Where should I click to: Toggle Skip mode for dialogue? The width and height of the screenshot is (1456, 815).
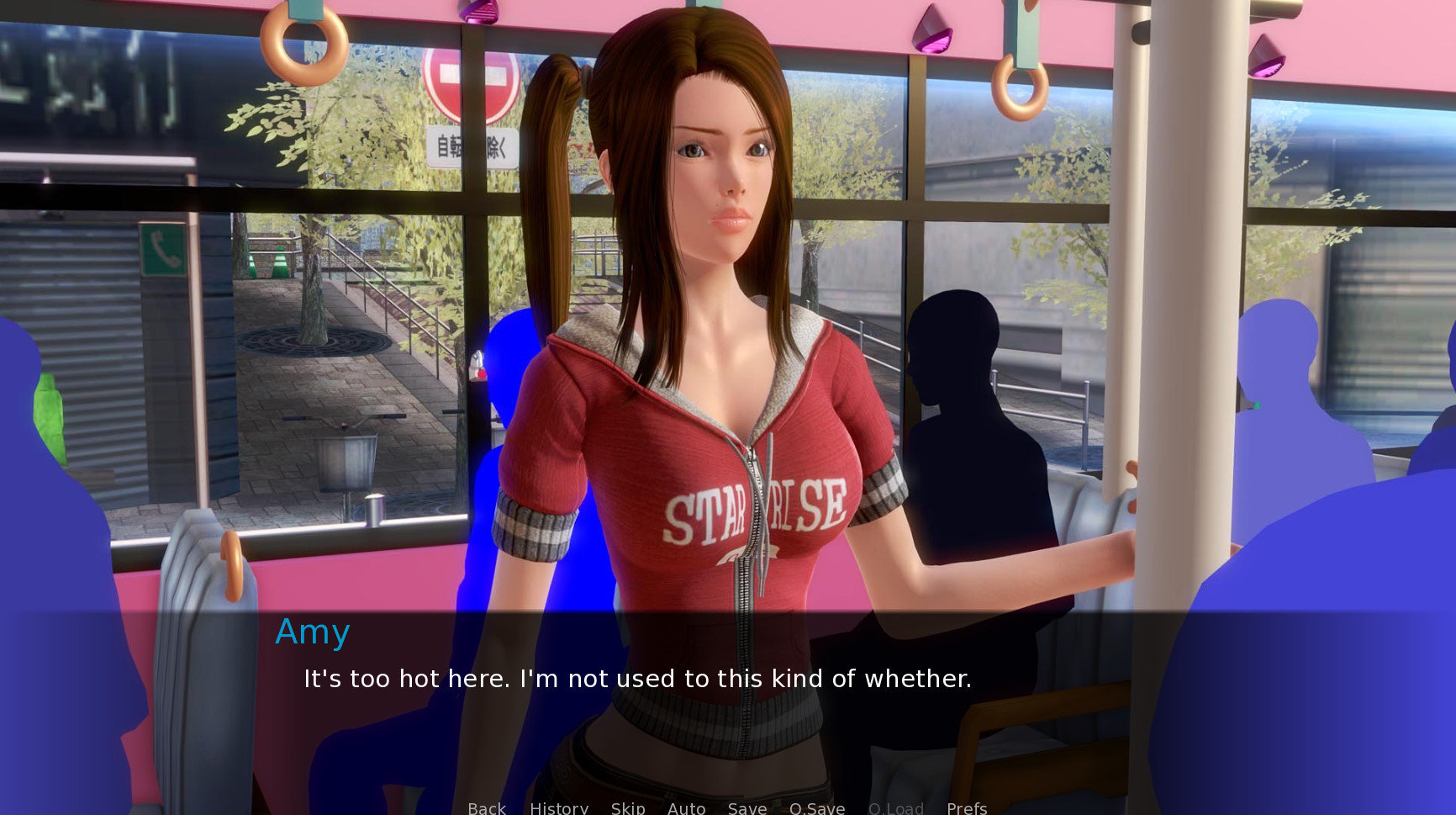pyautogui.click(x=628, y=807)
